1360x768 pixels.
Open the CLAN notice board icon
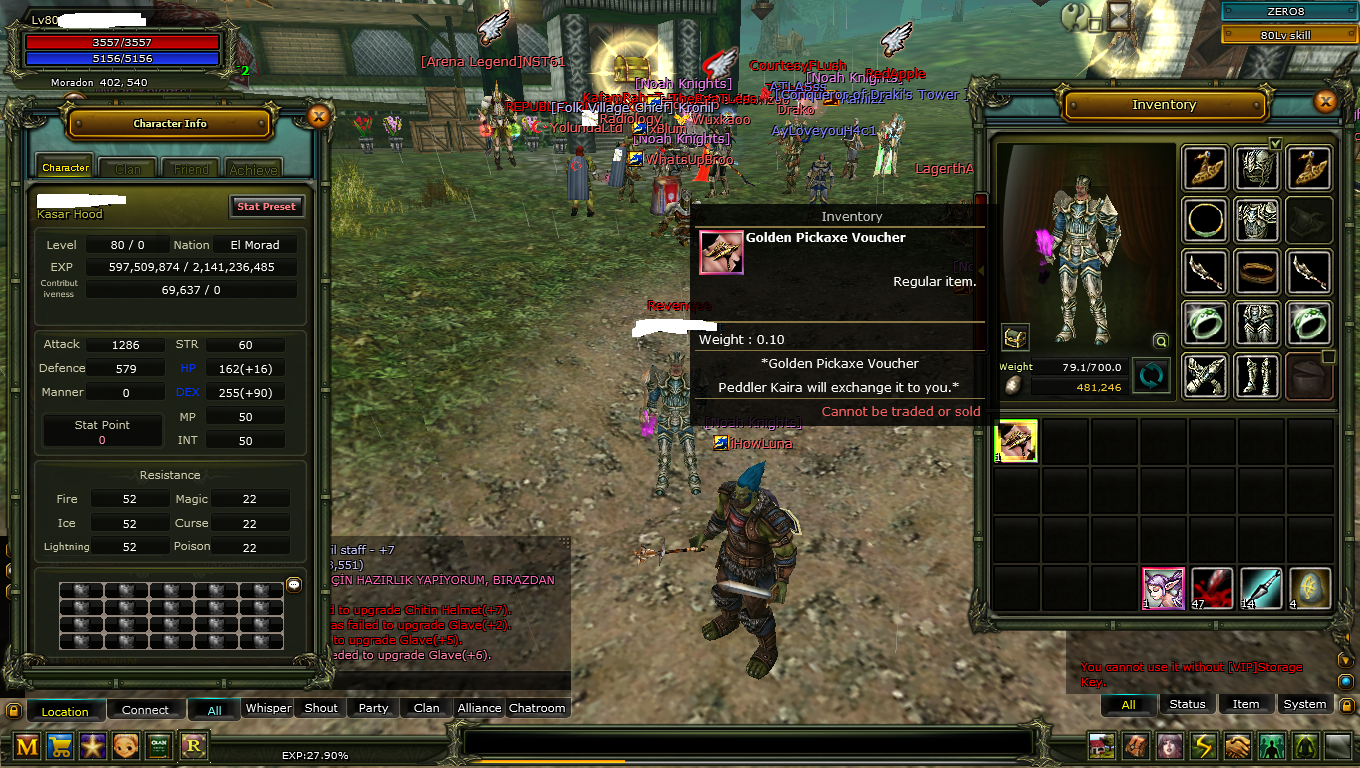point(159,747)
